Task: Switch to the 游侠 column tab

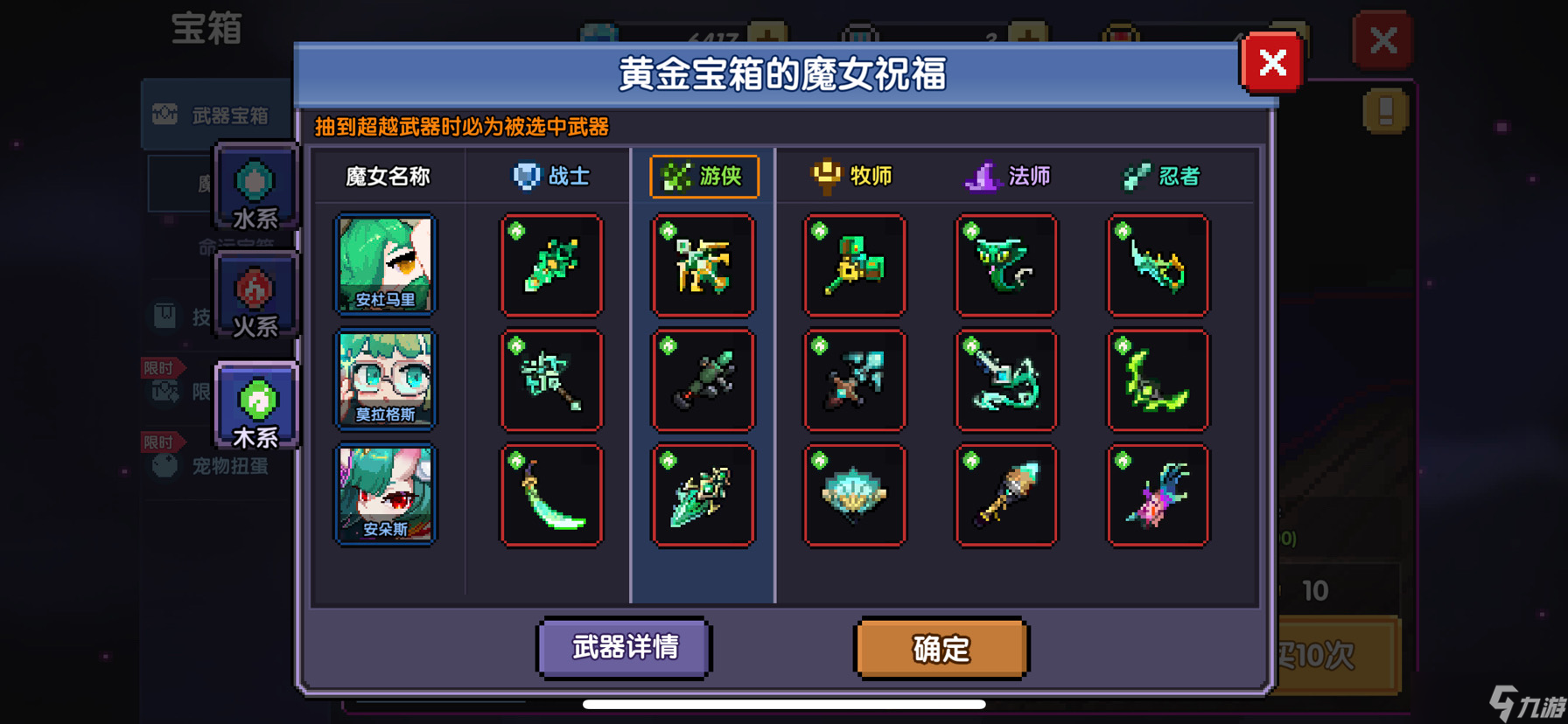Action: (703, 175)
